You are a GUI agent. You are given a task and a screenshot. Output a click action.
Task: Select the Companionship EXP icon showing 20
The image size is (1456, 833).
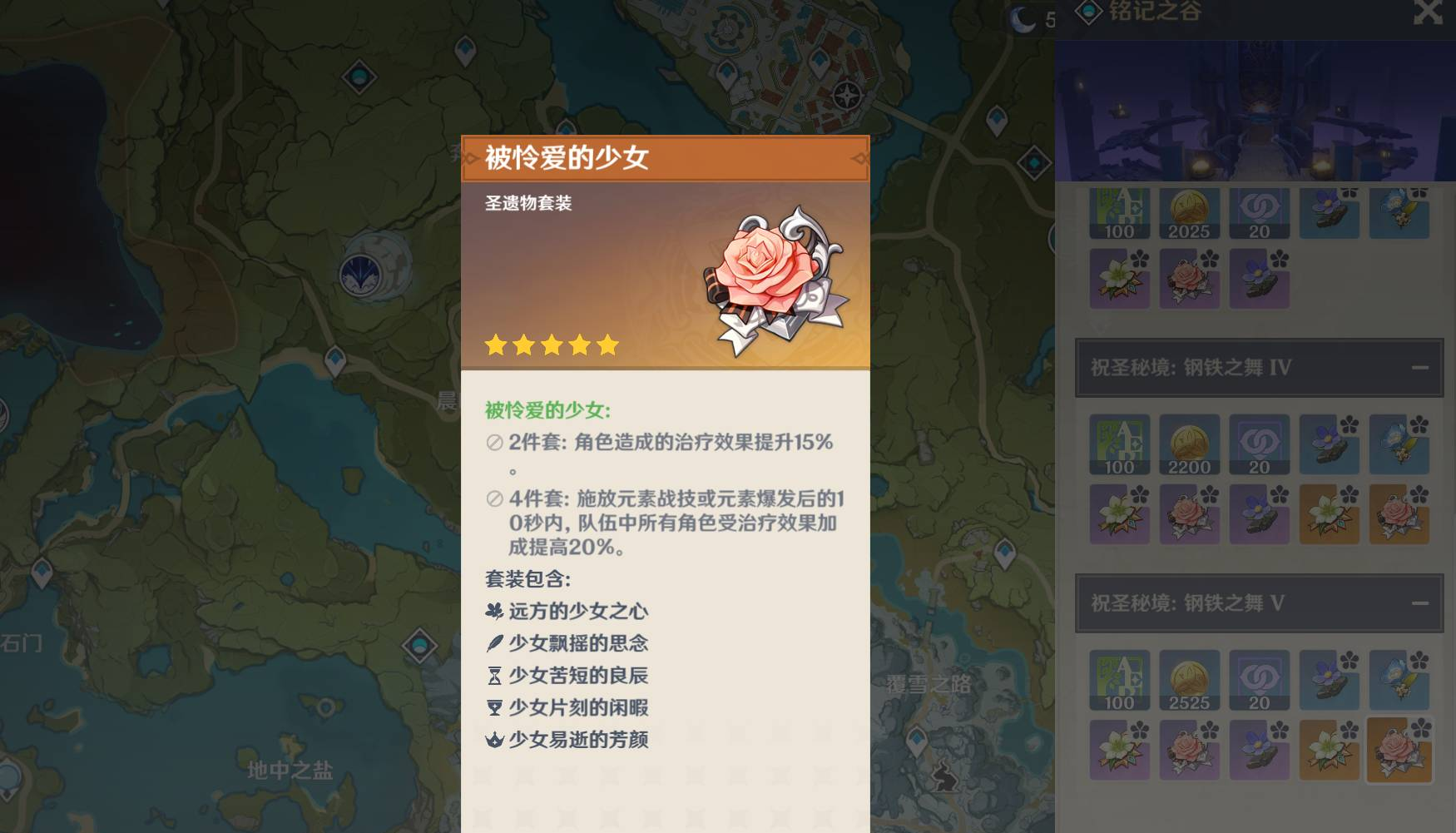[x=1260, y=213]
